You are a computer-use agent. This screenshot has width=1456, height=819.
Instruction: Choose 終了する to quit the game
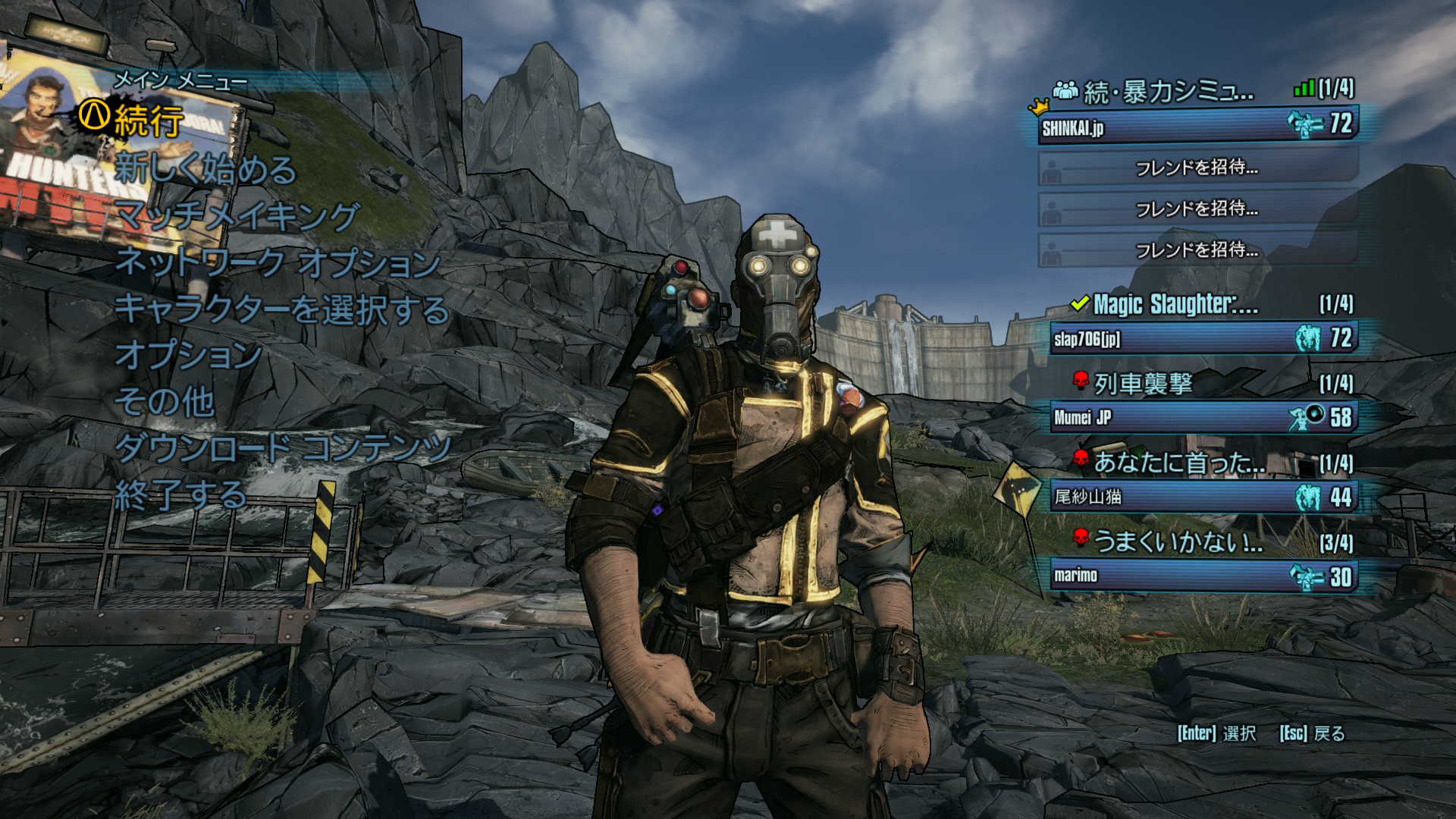(180, 495)
